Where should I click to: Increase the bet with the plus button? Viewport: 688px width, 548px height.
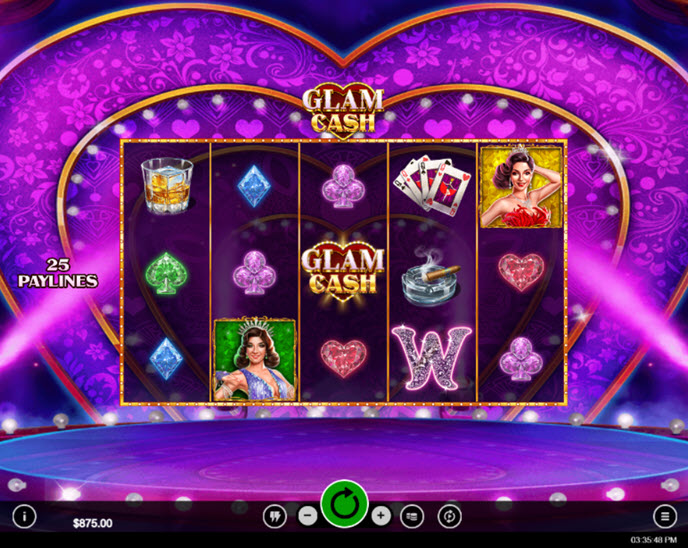381,516
